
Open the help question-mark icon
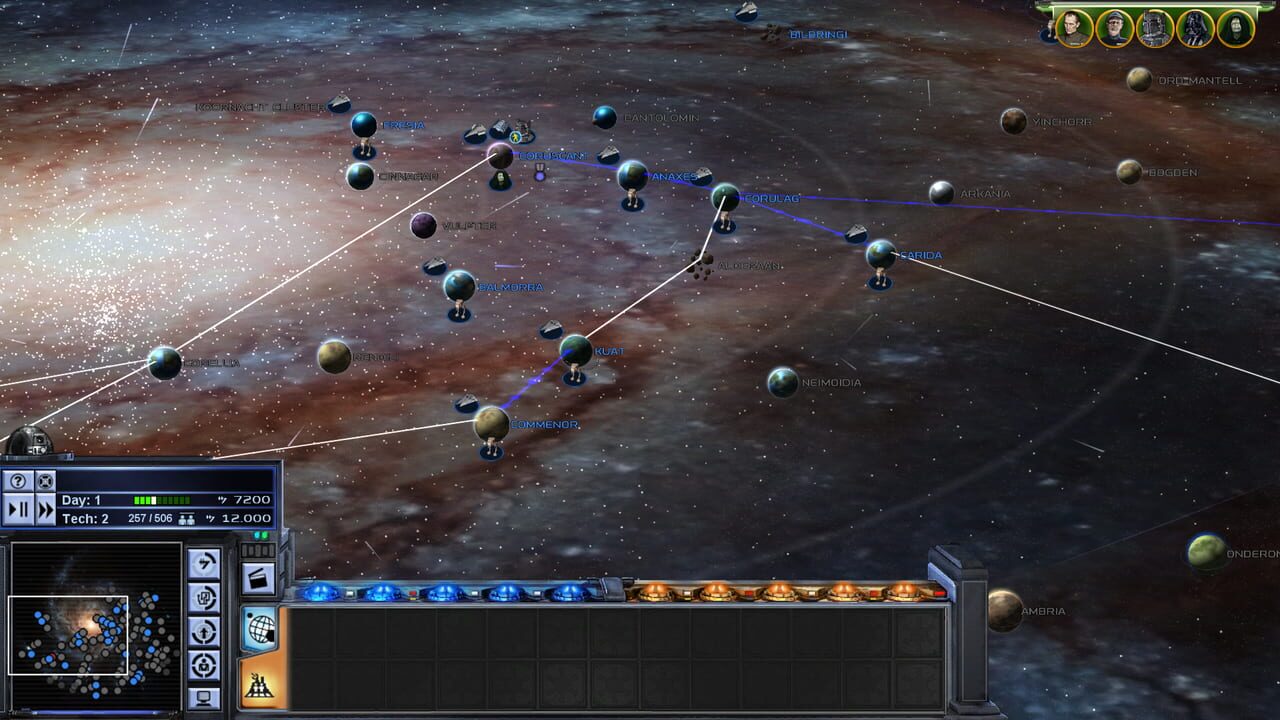pos(18,481)
